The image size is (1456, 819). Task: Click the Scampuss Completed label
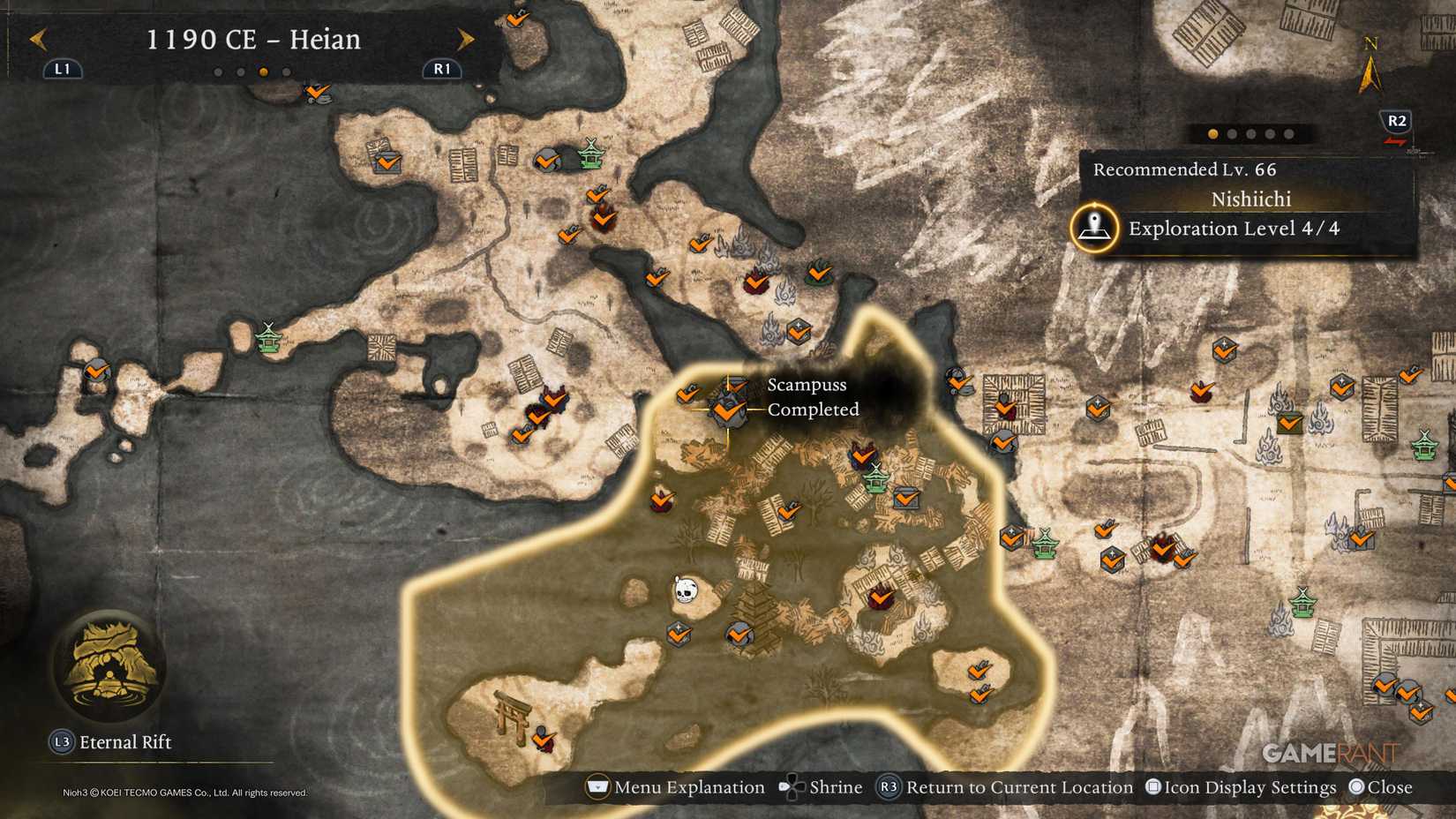[x=809, y=397]
